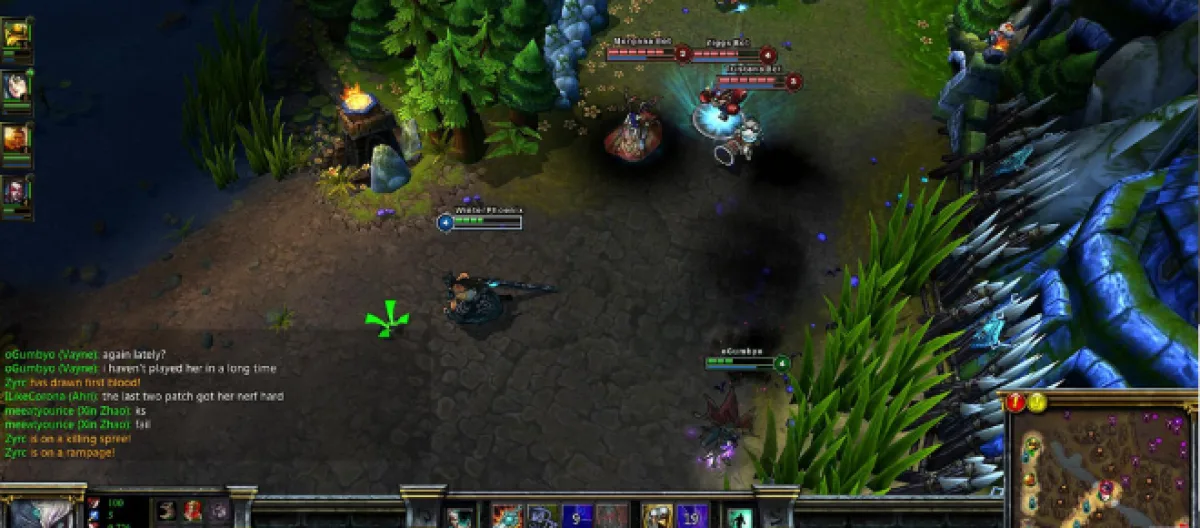
Task: Select the bottom ally portrait
Action: 17,190
